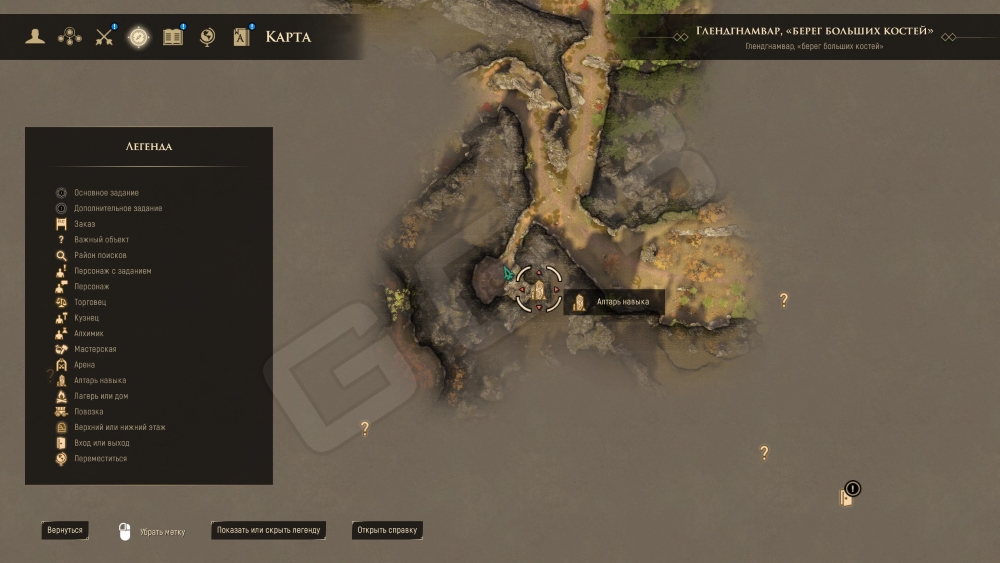
Task: Open help via Открыть справку button
Action: (x=387, y=530)
